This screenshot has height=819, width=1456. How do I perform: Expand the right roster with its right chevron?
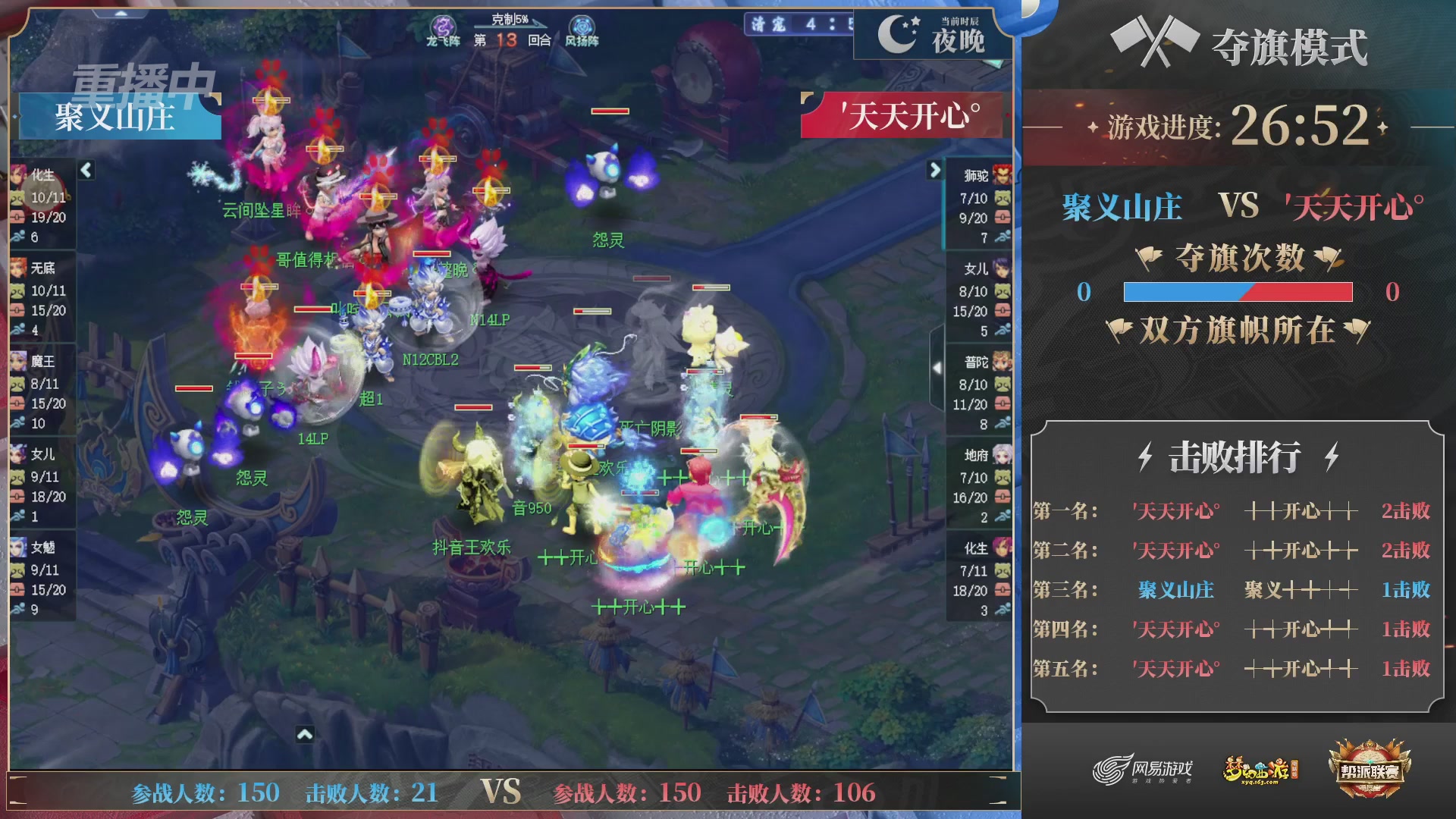click(934, 171)
